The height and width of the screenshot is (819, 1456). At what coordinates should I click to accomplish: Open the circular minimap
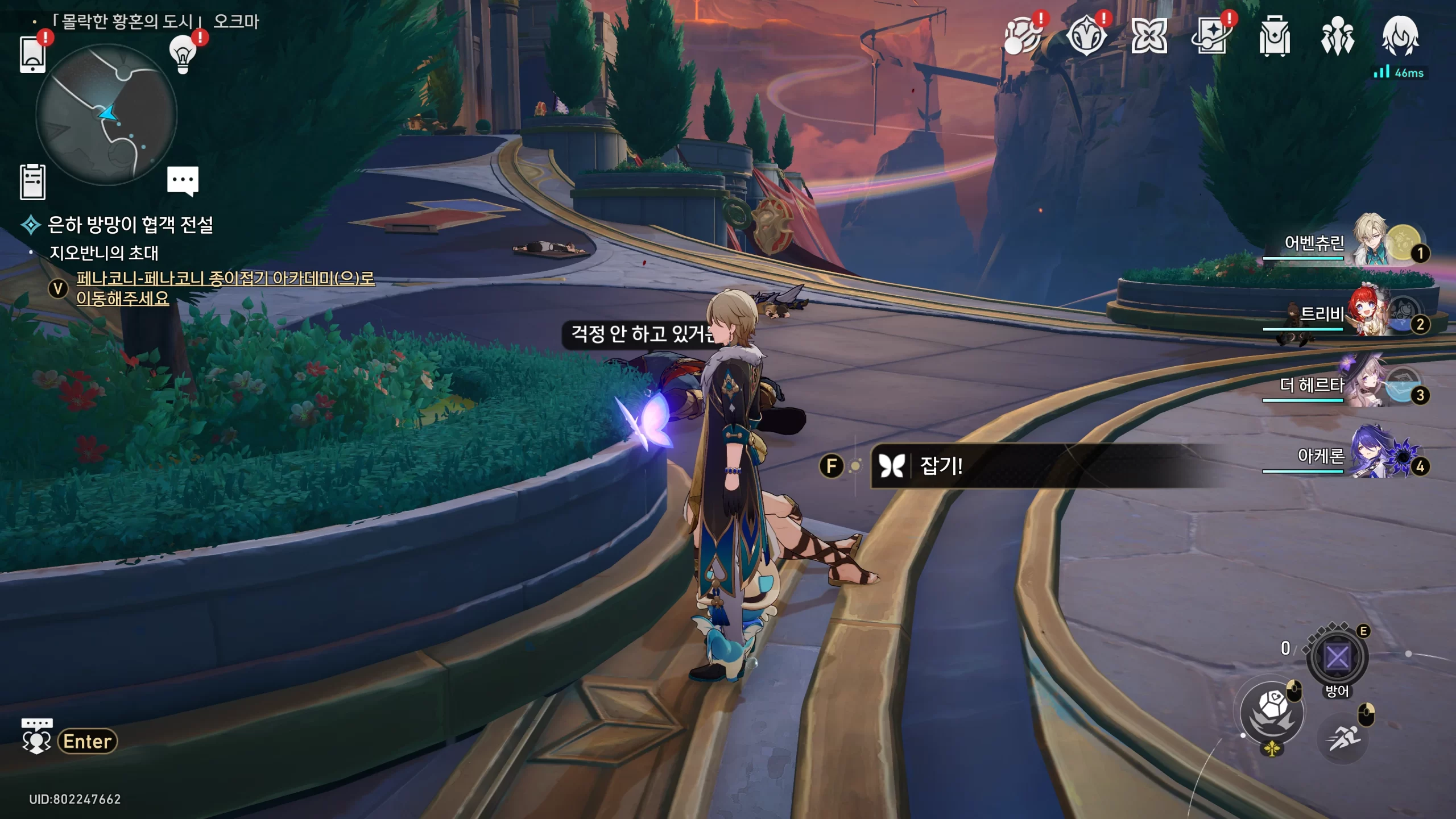[106, 114]
